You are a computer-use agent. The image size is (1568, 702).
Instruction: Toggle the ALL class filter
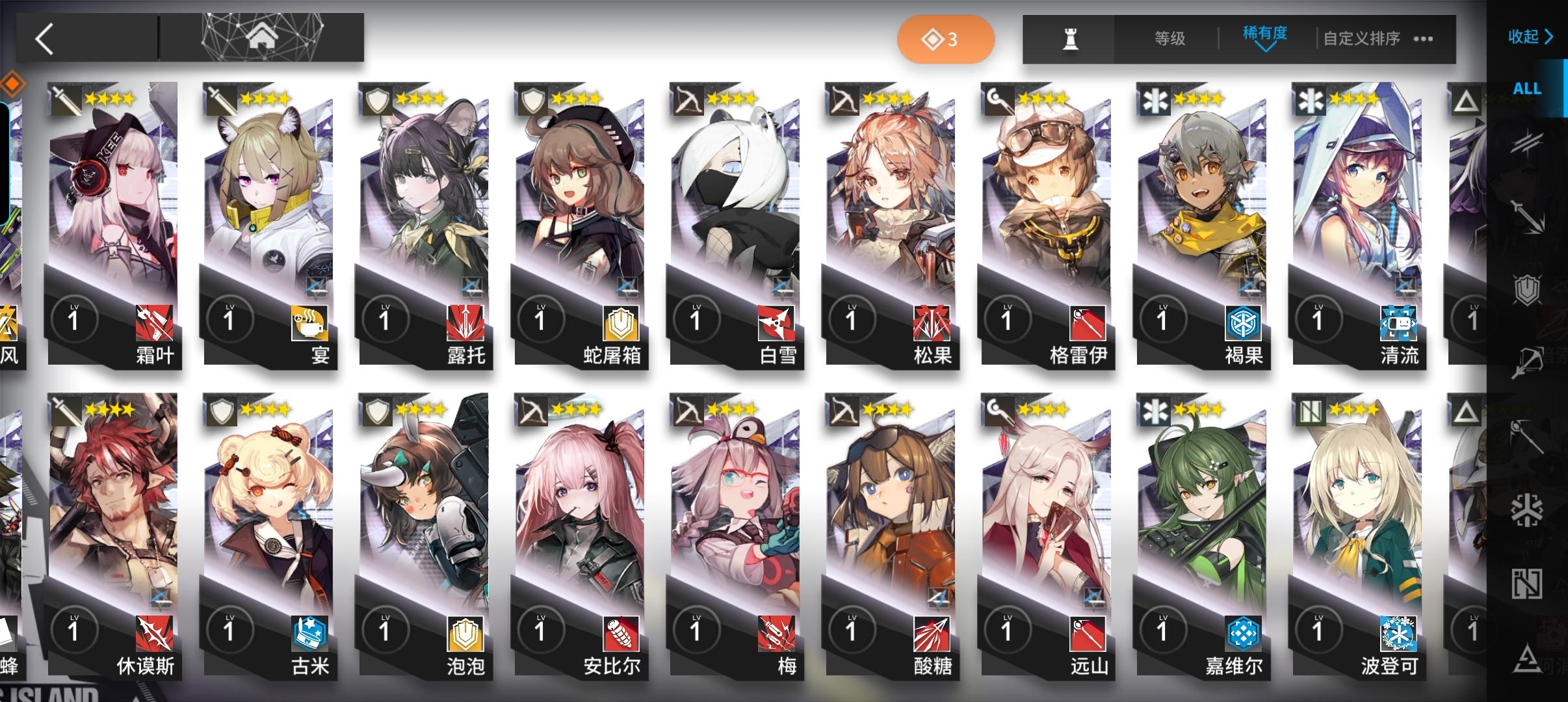1528,88
